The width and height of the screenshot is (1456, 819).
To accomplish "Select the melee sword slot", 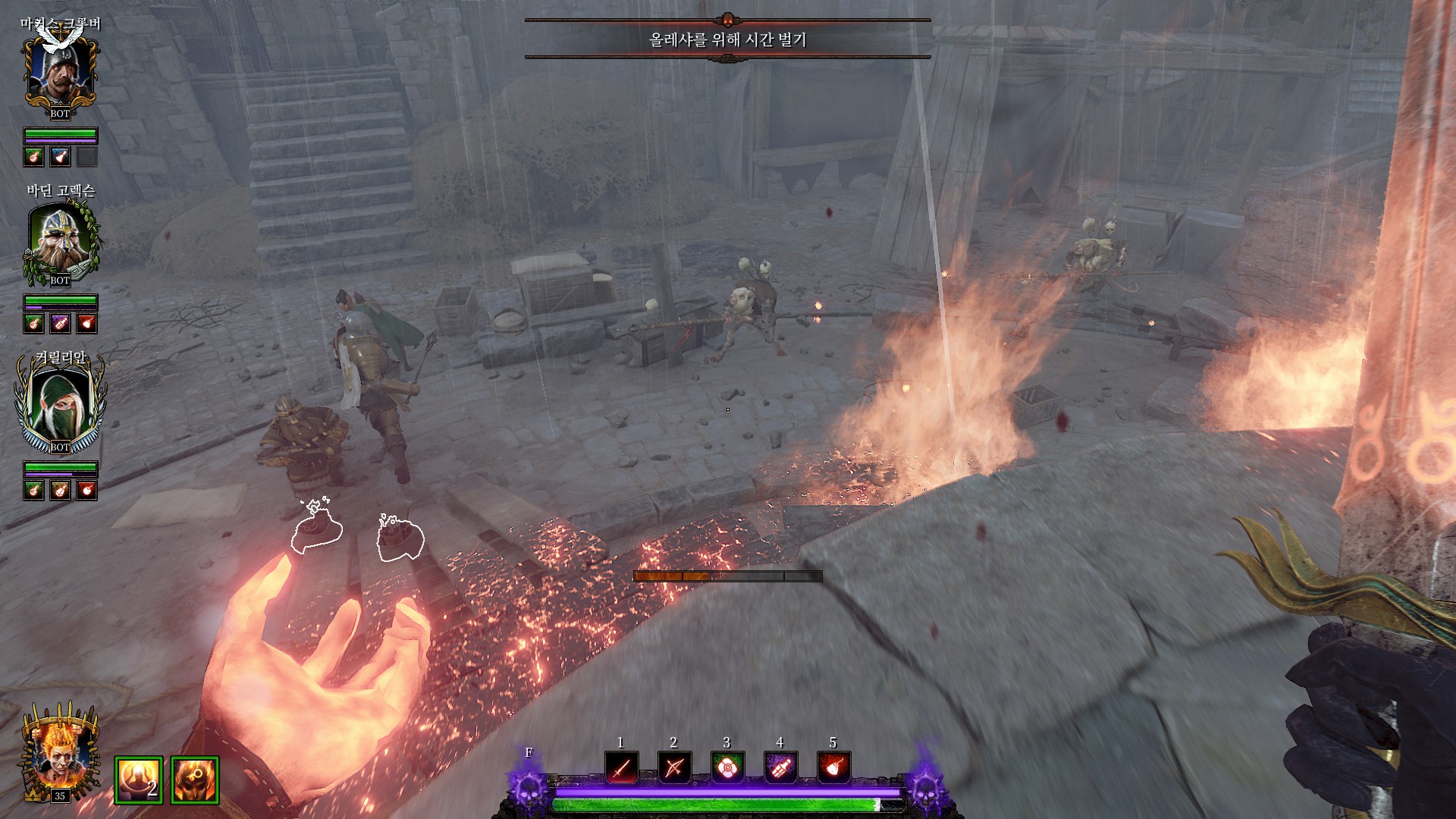I will click(x=621, y=767).
